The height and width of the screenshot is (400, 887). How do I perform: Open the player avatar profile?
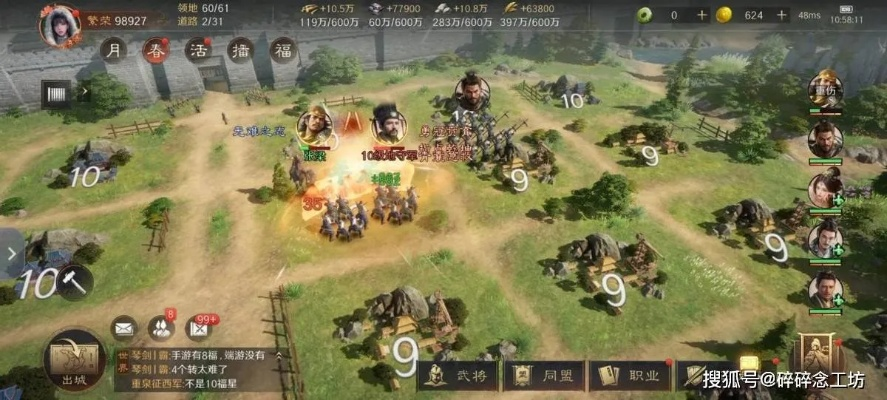59,24
